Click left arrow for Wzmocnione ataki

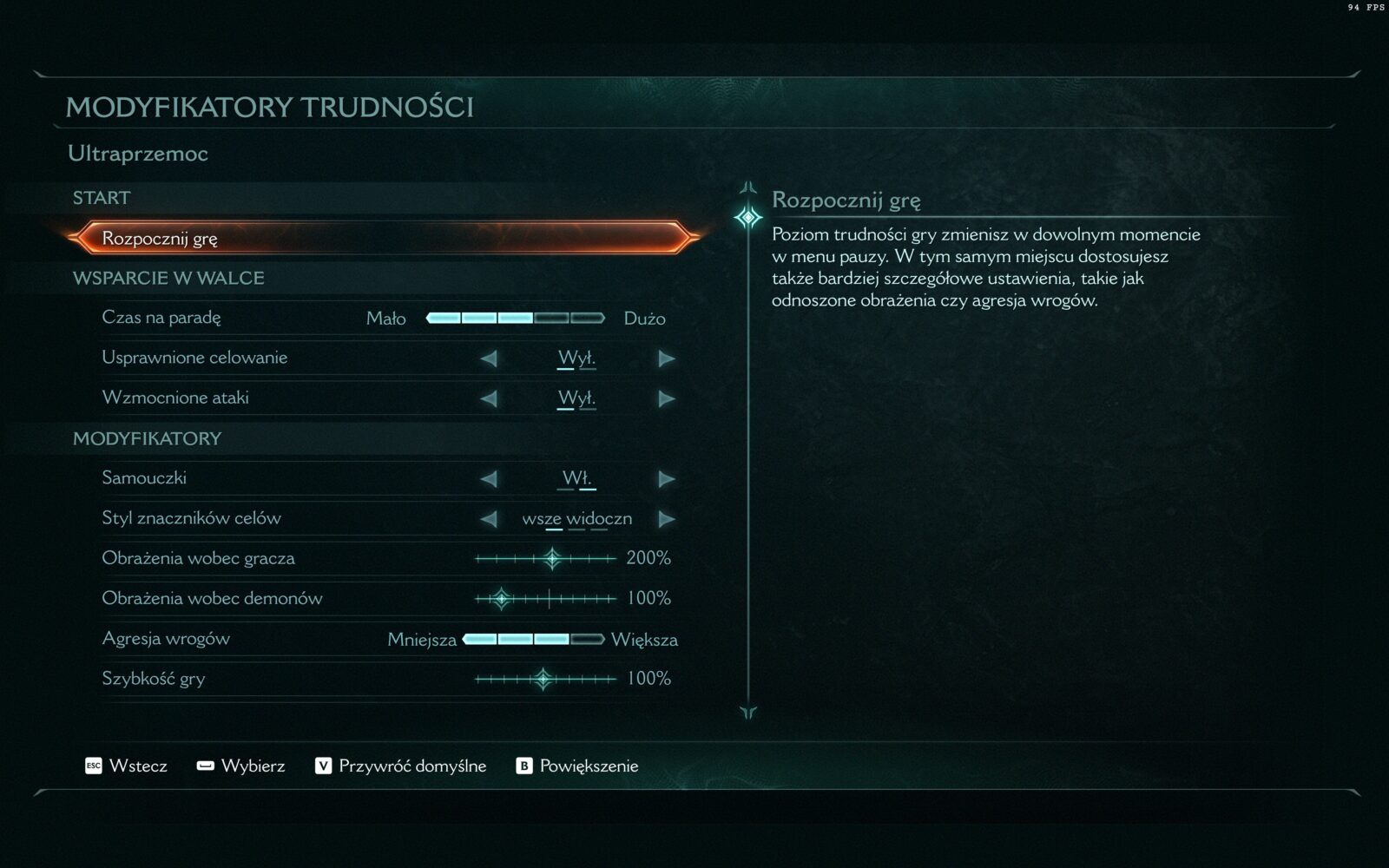coord(489,398)
